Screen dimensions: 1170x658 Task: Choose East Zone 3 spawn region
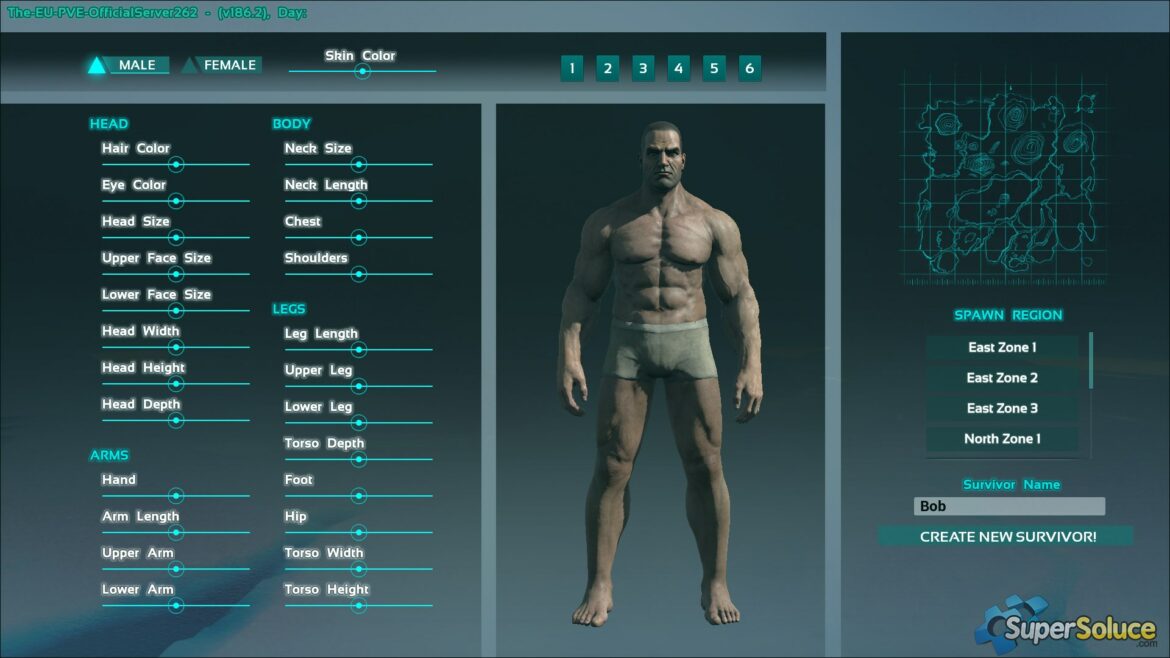[1002, 408]
